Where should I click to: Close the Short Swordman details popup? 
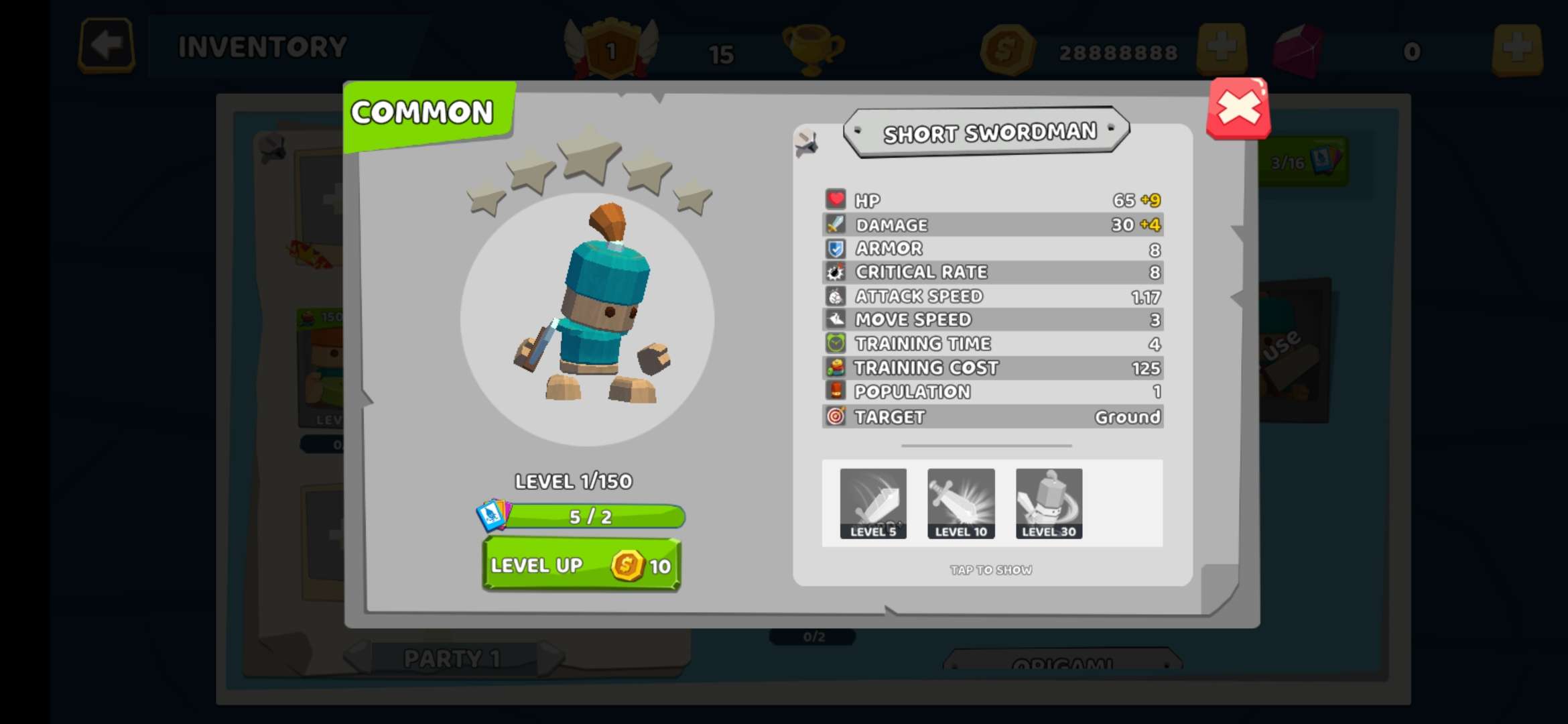1238,109
